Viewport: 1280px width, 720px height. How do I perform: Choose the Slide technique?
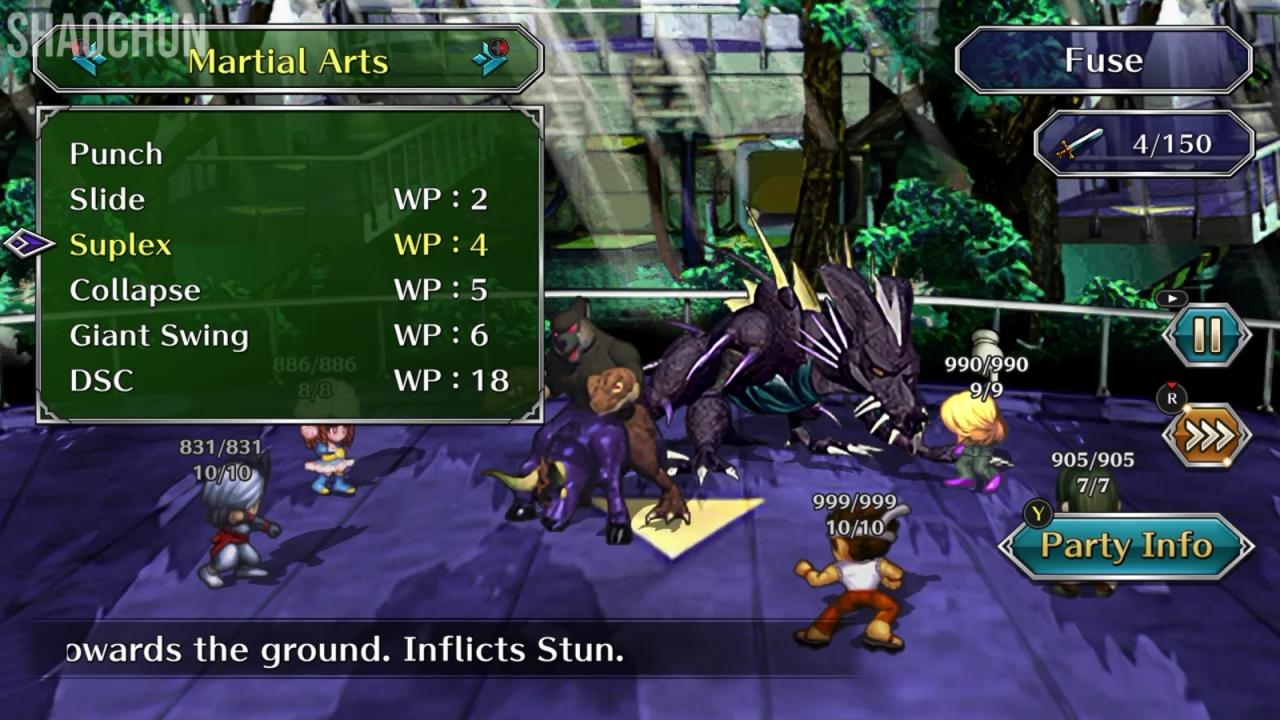coord(108,199)
